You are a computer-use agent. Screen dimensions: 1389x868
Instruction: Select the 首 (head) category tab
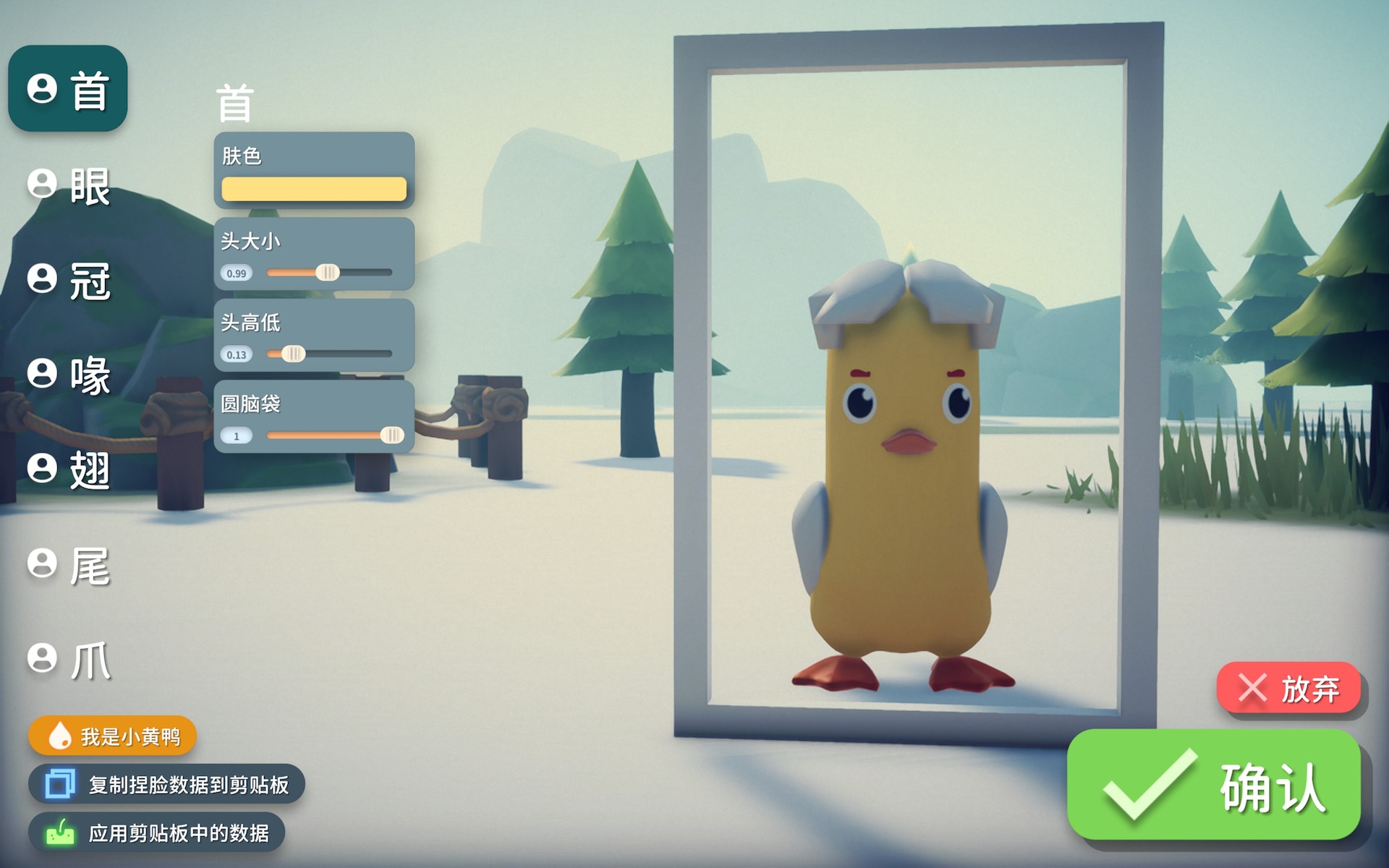[x=68, y=89]
